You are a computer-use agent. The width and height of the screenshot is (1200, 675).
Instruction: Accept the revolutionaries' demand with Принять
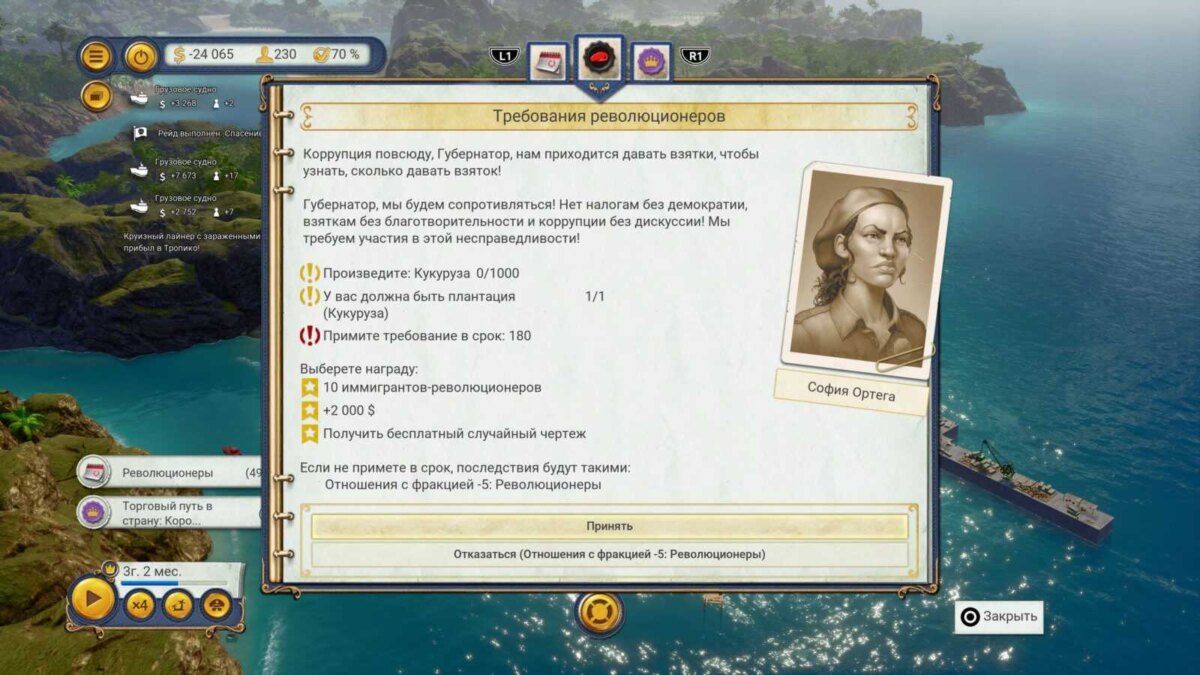[609, 526]
